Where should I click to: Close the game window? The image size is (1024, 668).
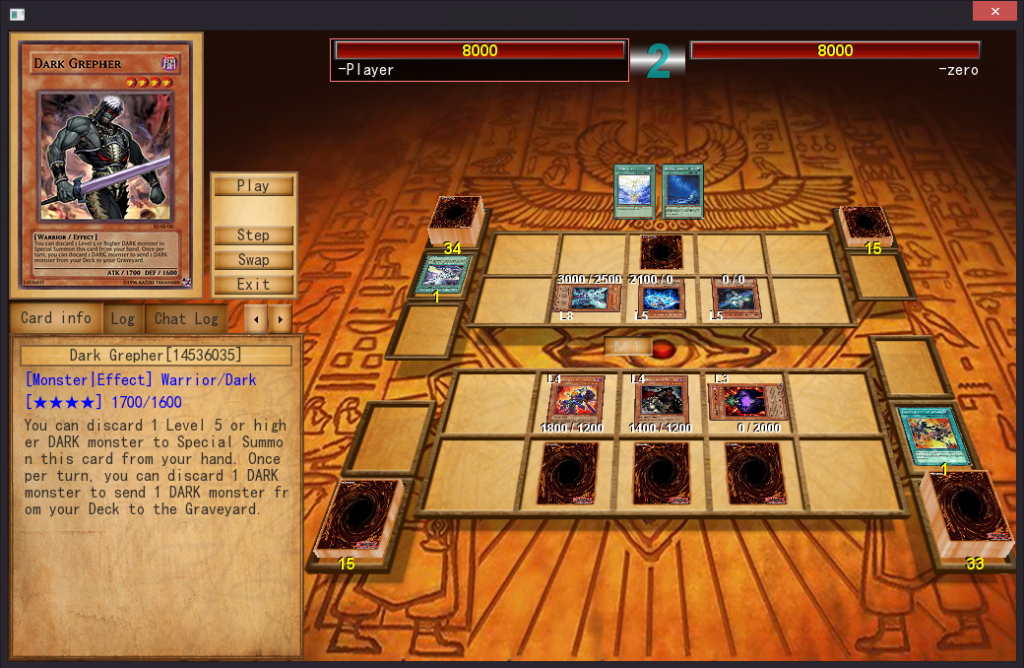[996, 13]
